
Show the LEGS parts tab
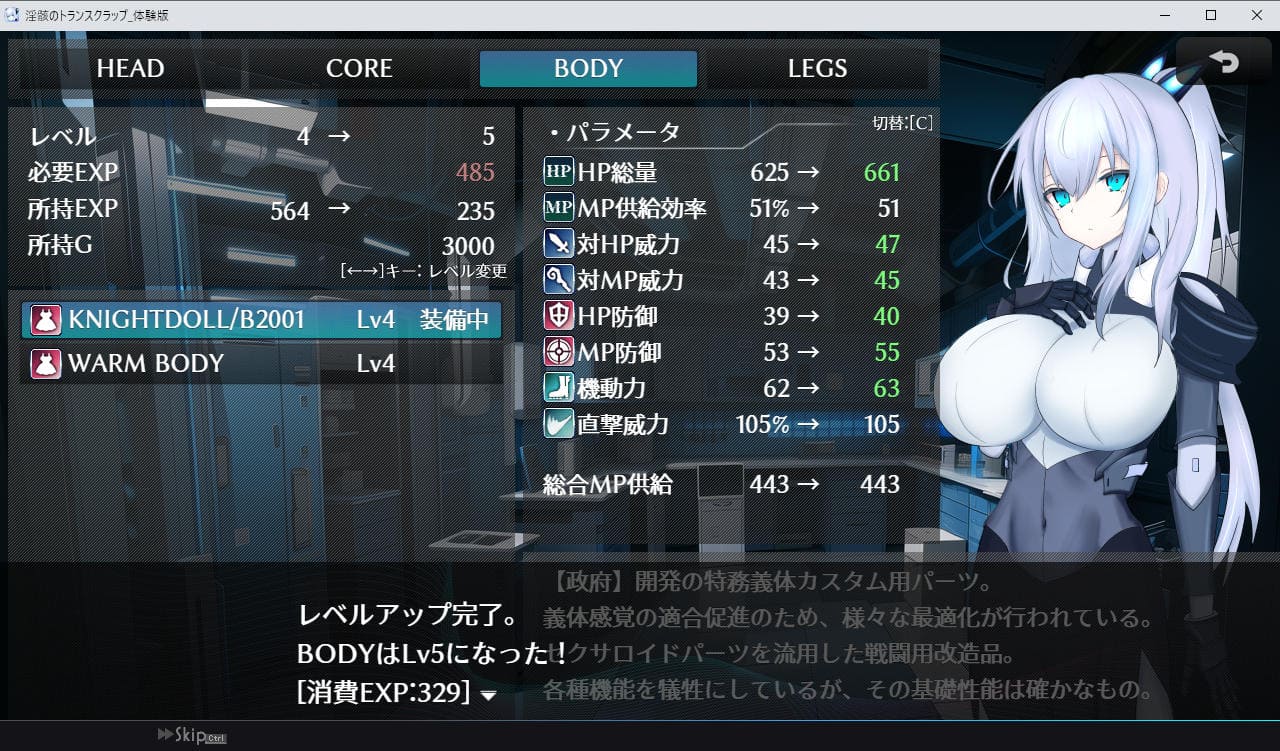(817, 69)
